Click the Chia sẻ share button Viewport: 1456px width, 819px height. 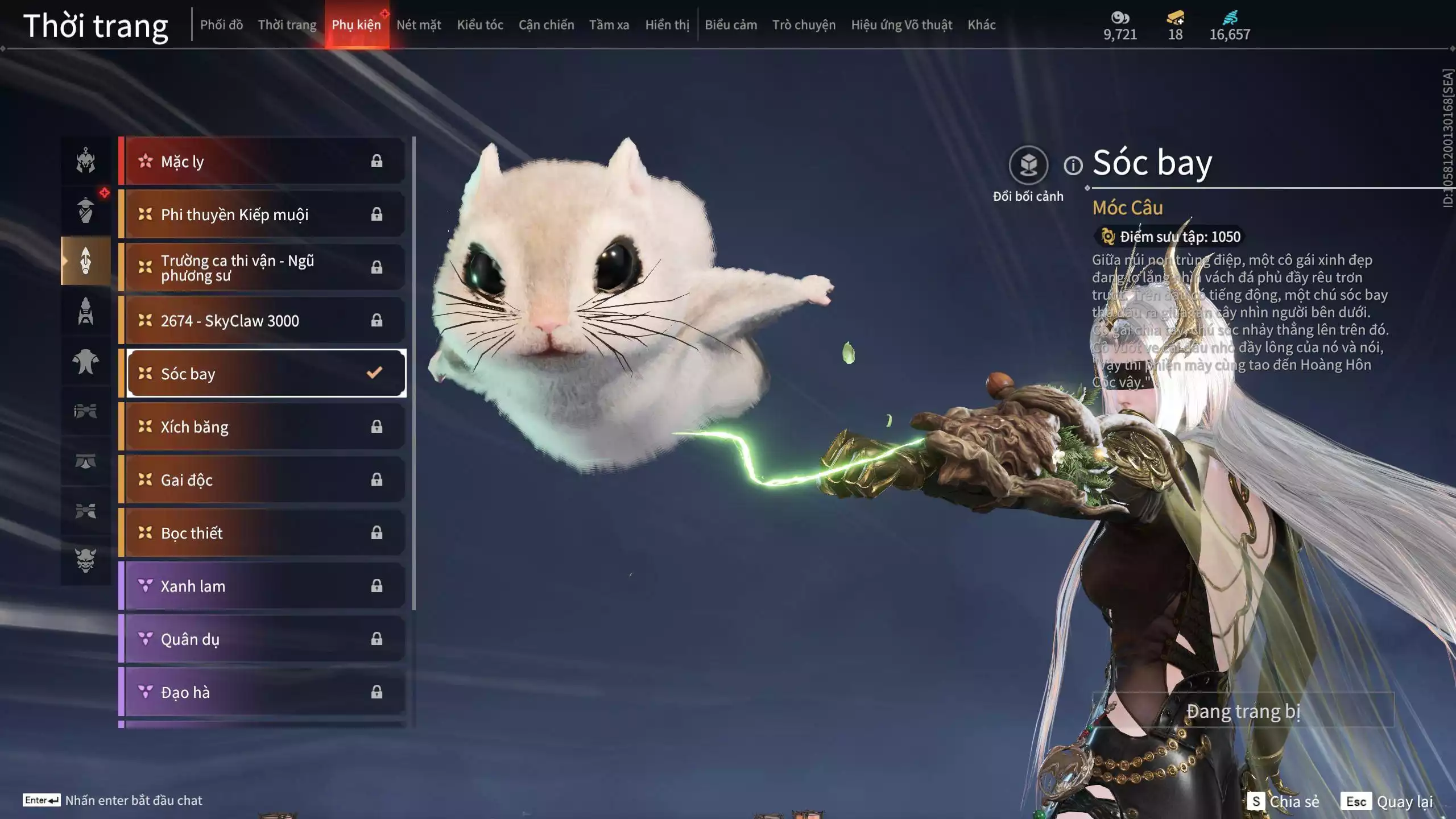click(1283, 801)
